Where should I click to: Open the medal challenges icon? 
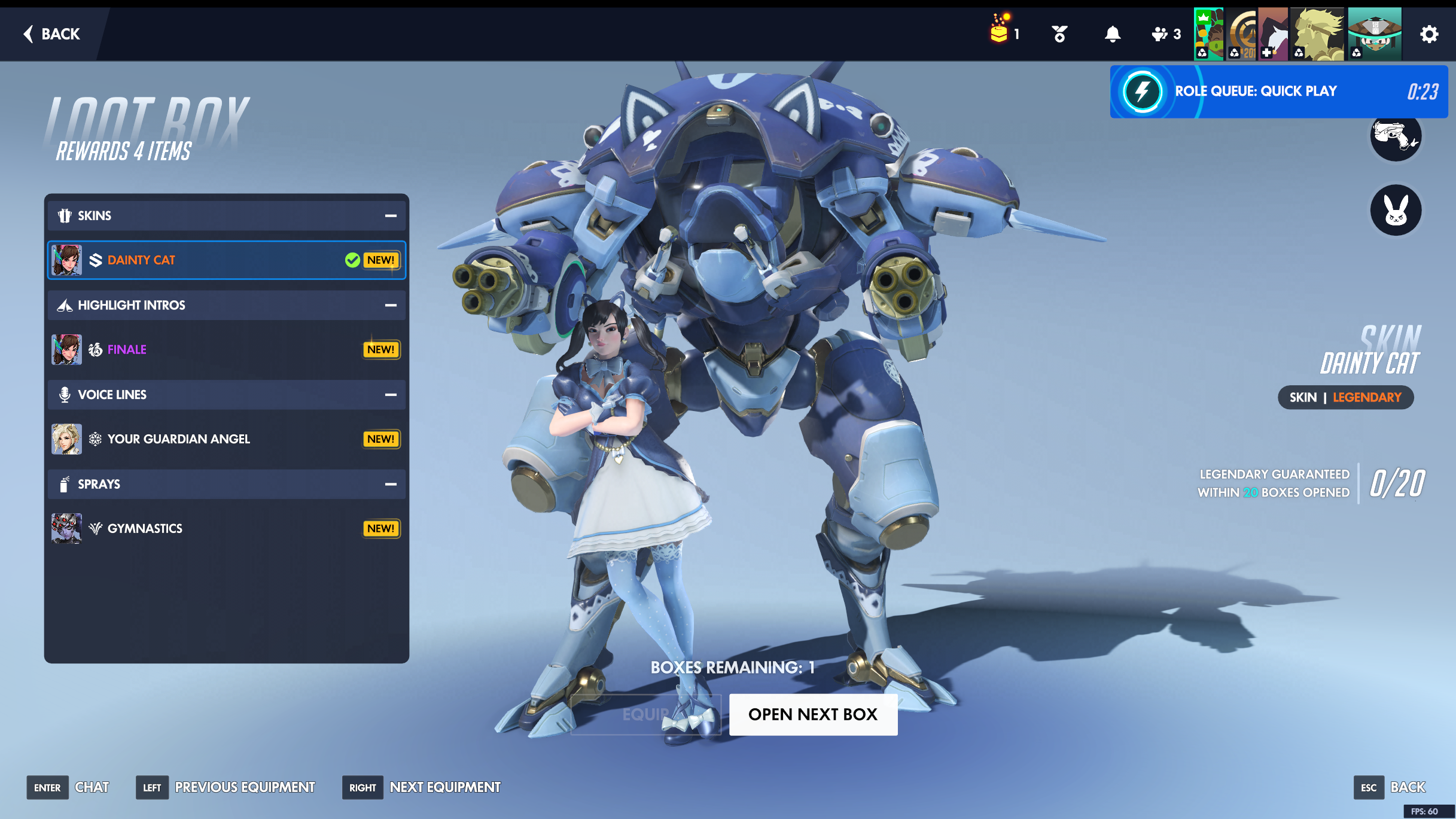(x=1059, y=34)
